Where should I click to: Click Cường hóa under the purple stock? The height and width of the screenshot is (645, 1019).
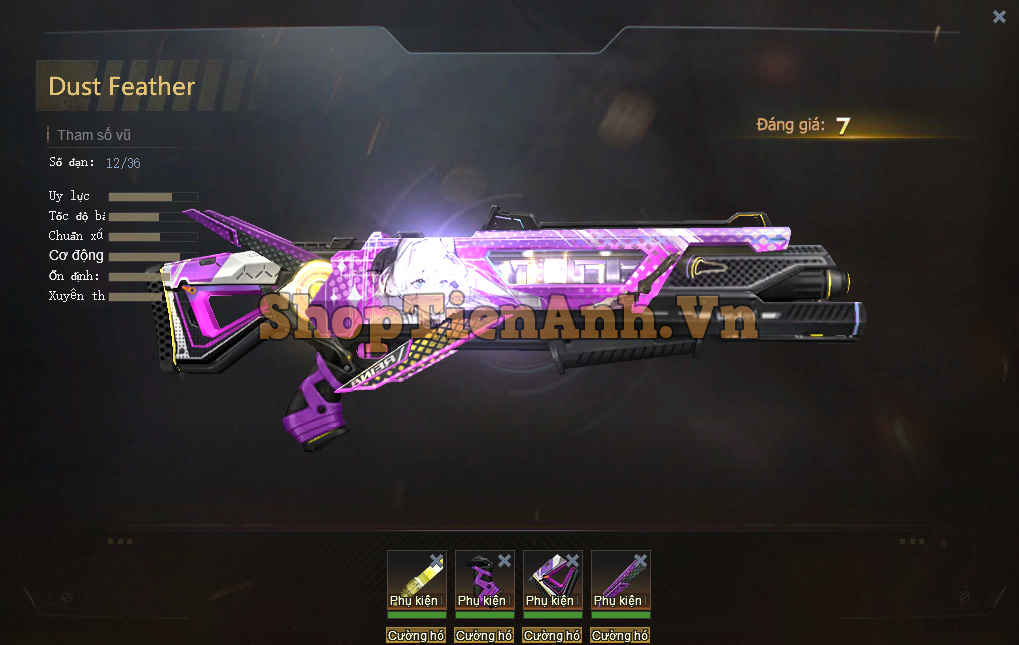click(552, 636)
